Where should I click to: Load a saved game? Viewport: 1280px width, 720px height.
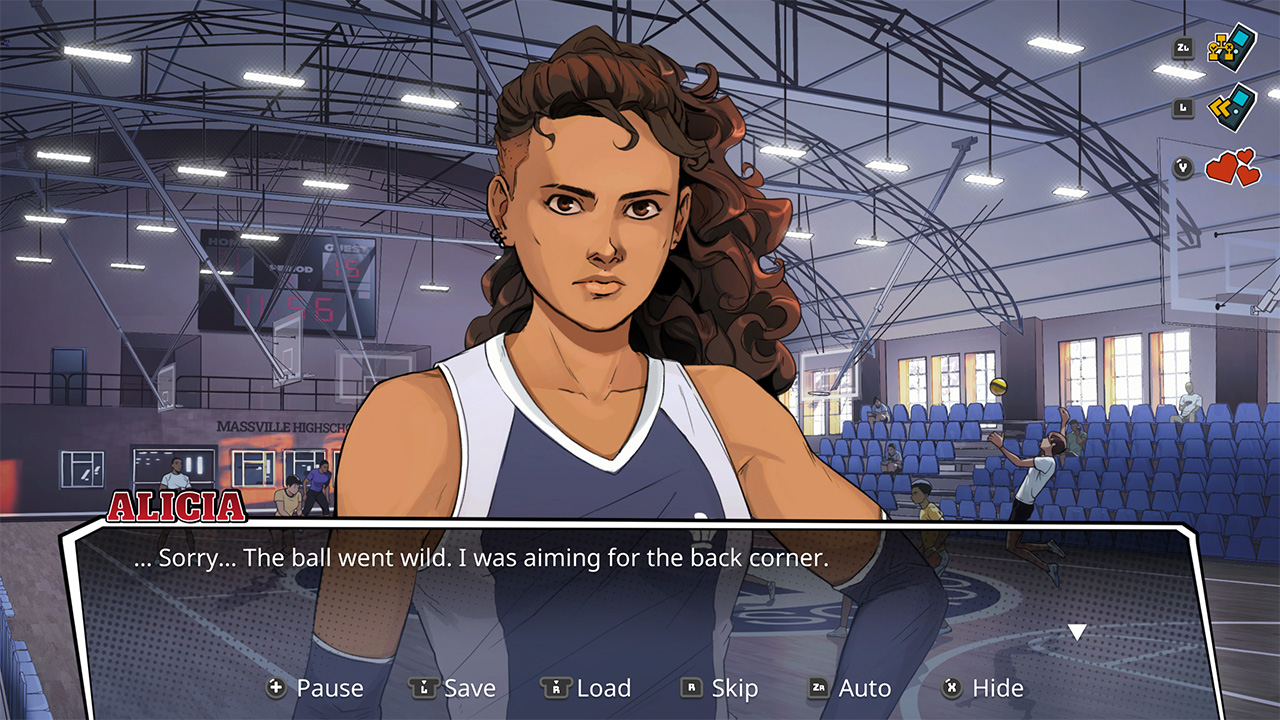point(604,687)
